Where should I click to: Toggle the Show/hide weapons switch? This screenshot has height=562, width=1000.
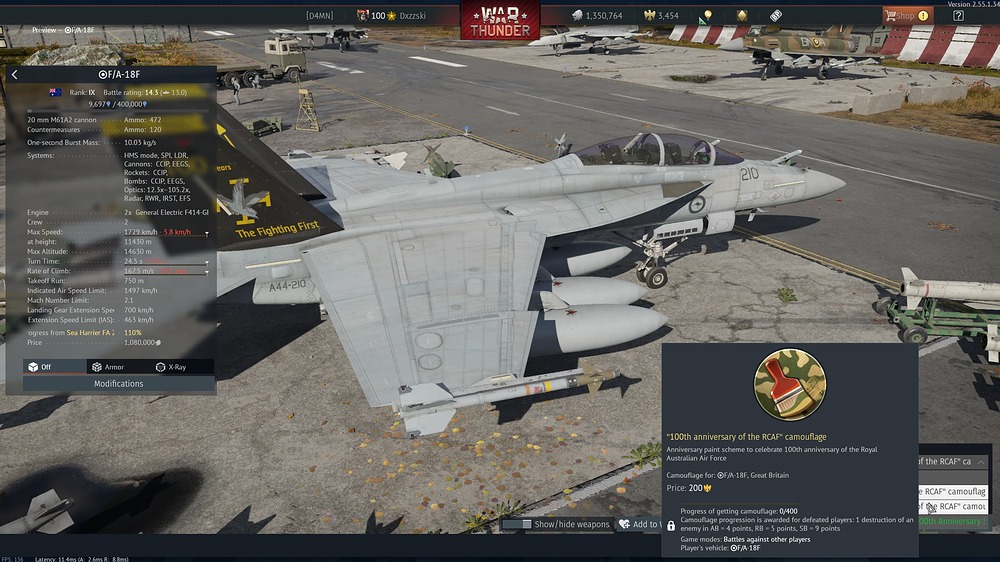[x=517, y=524]
